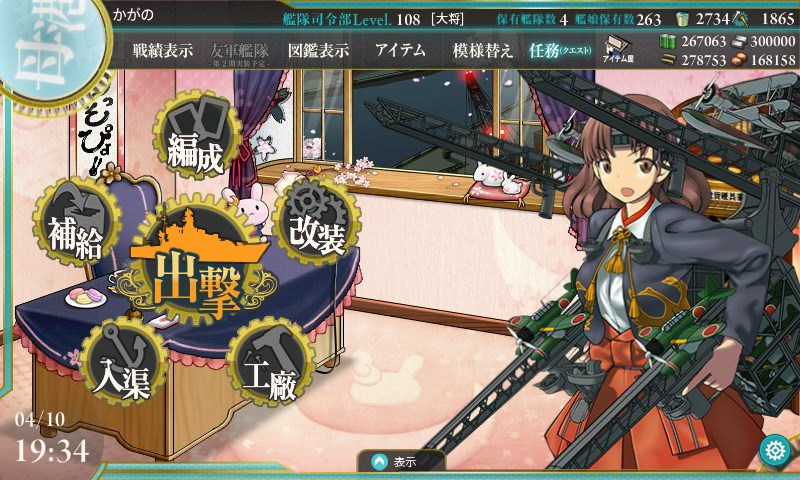Open the 任務 quest list

coord(560,50)
